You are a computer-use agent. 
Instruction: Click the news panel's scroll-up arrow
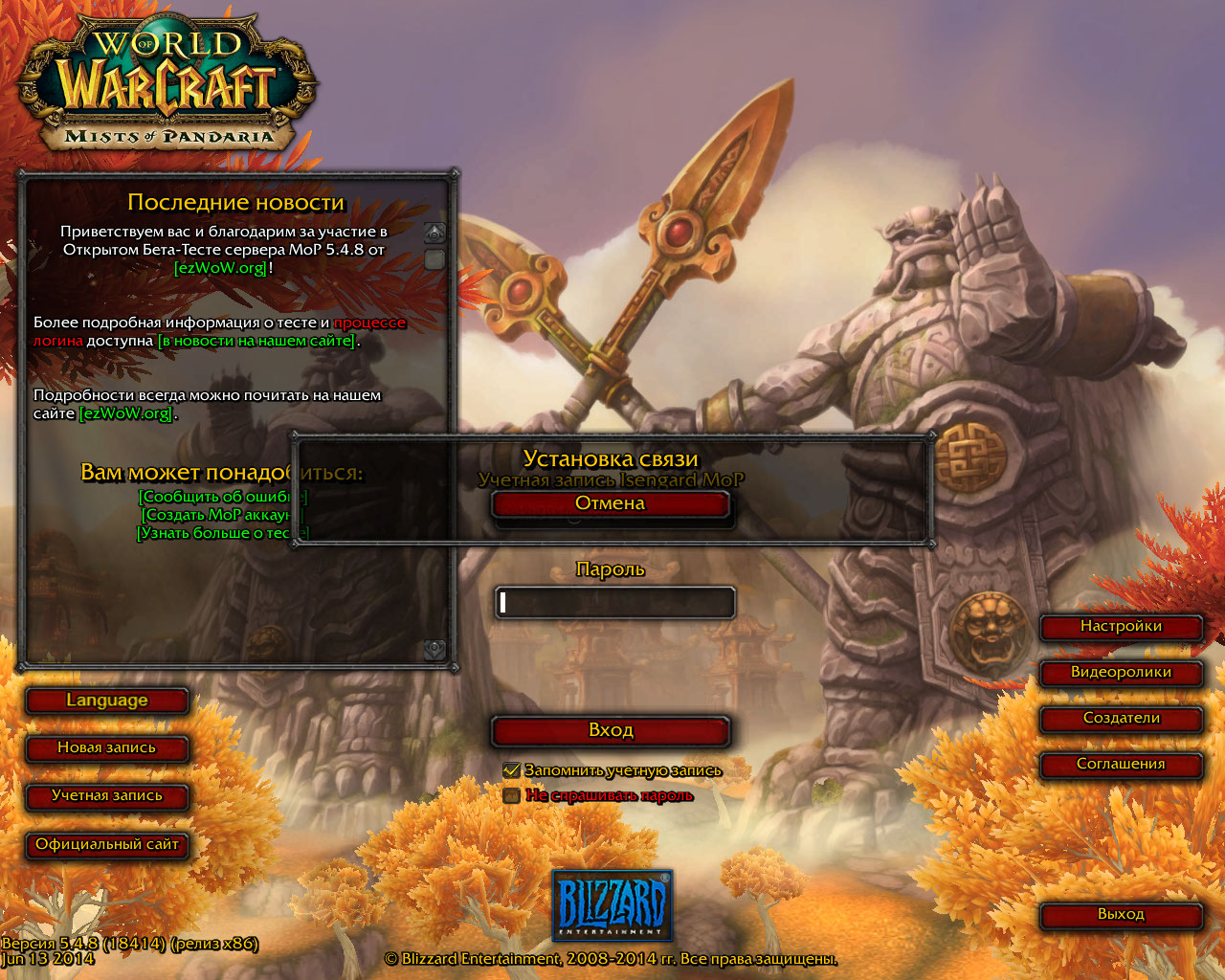pos(434,233)
